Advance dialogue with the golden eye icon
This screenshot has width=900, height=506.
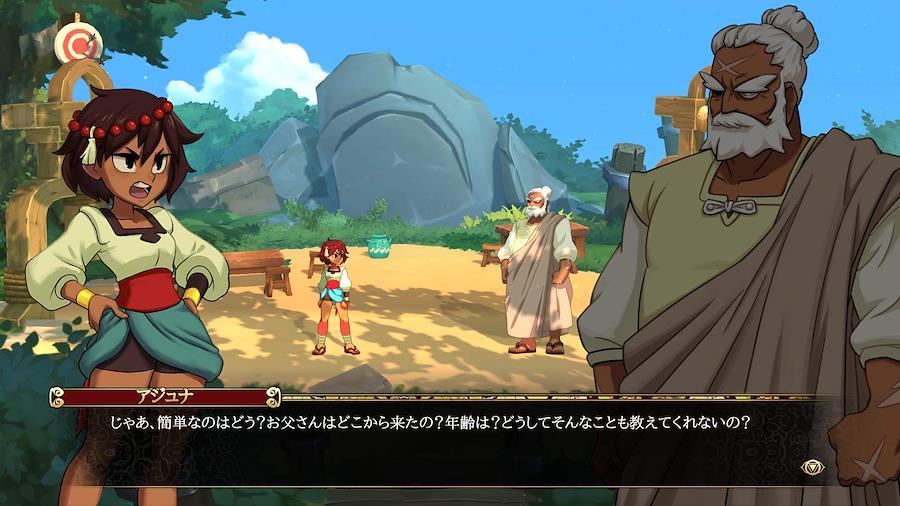812,466
